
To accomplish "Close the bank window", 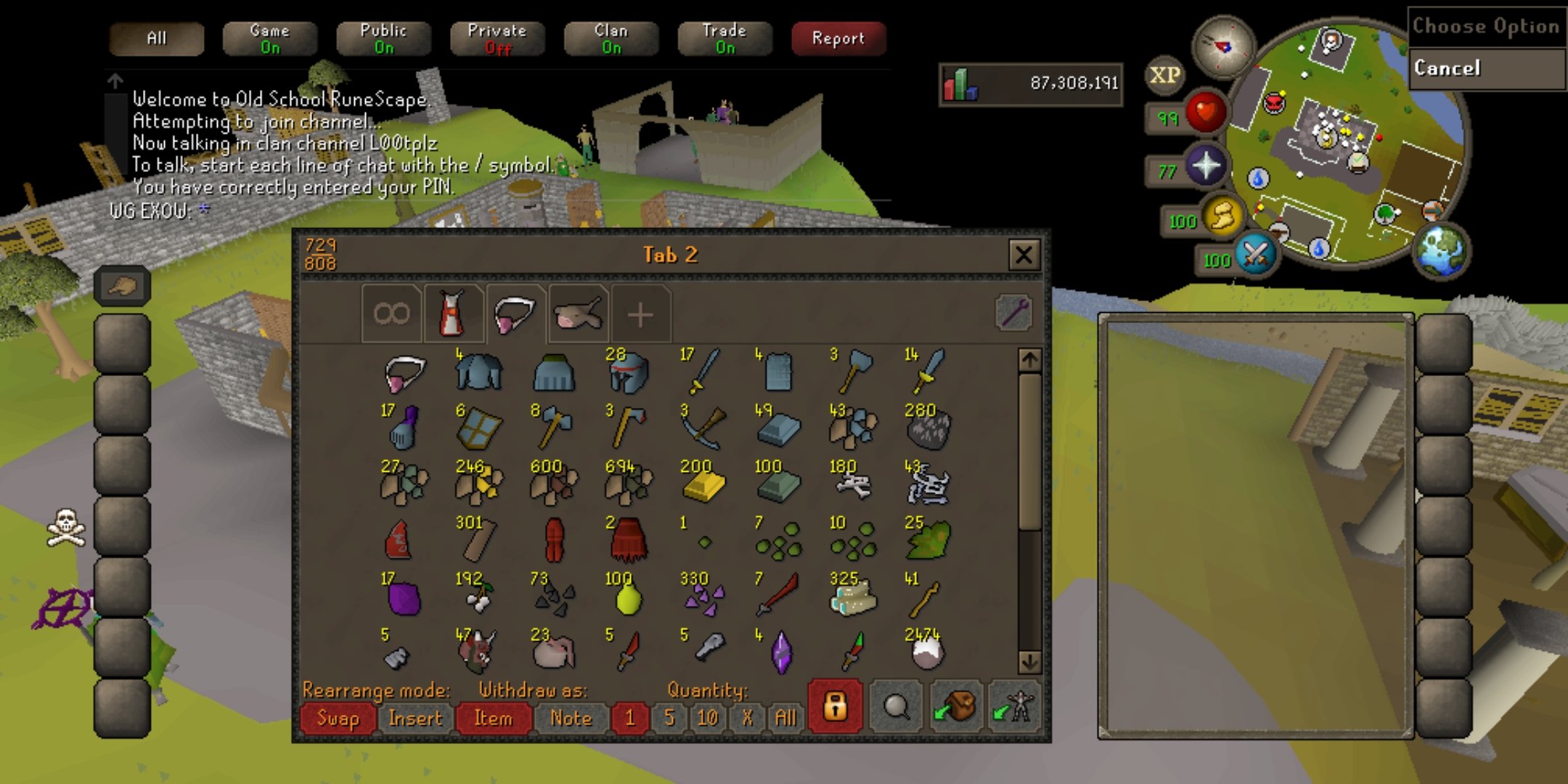I will point(1024,255).
